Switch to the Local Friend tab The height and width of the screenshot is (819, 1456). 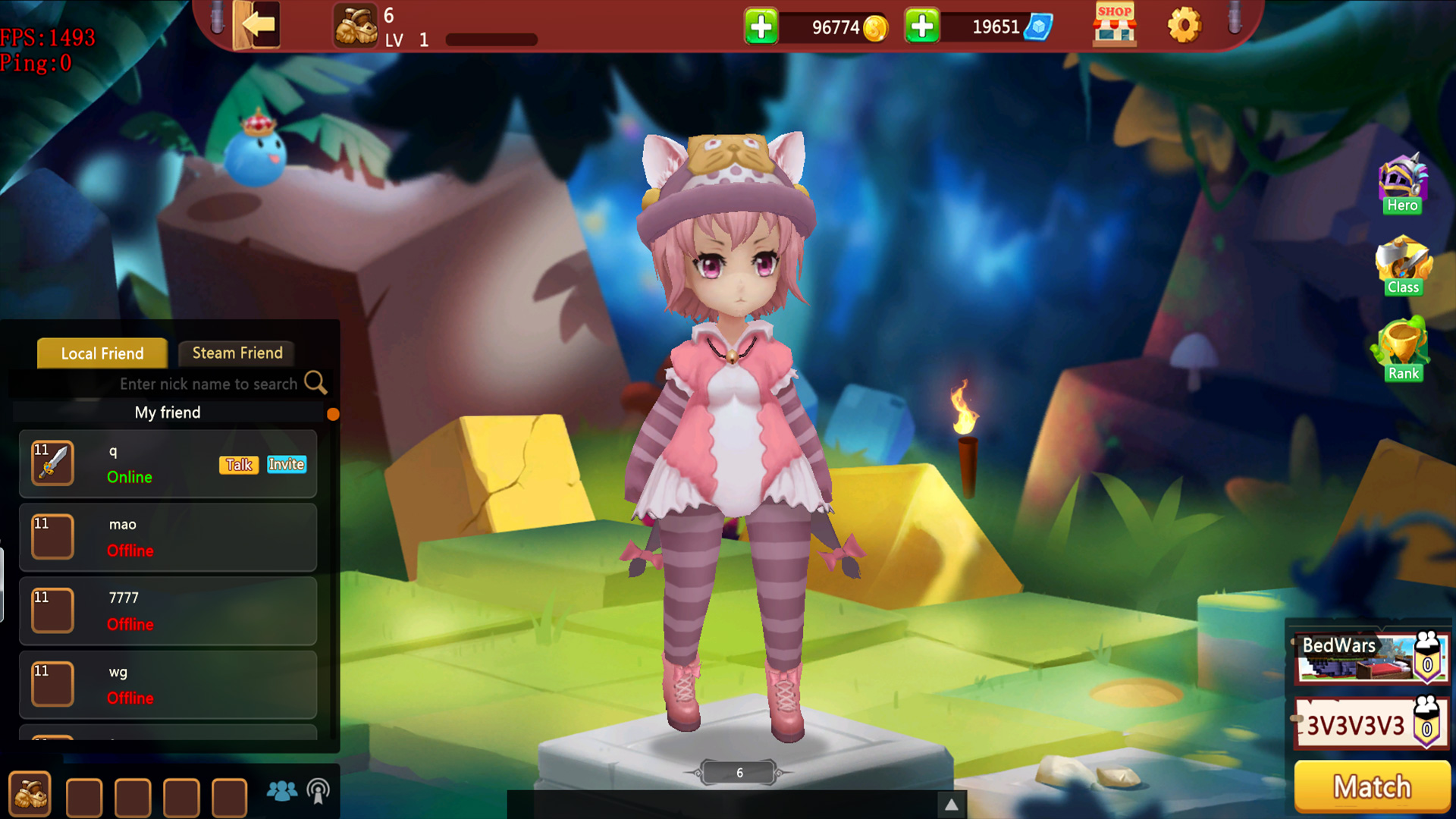pyautogui.click(x=102, y=353)
